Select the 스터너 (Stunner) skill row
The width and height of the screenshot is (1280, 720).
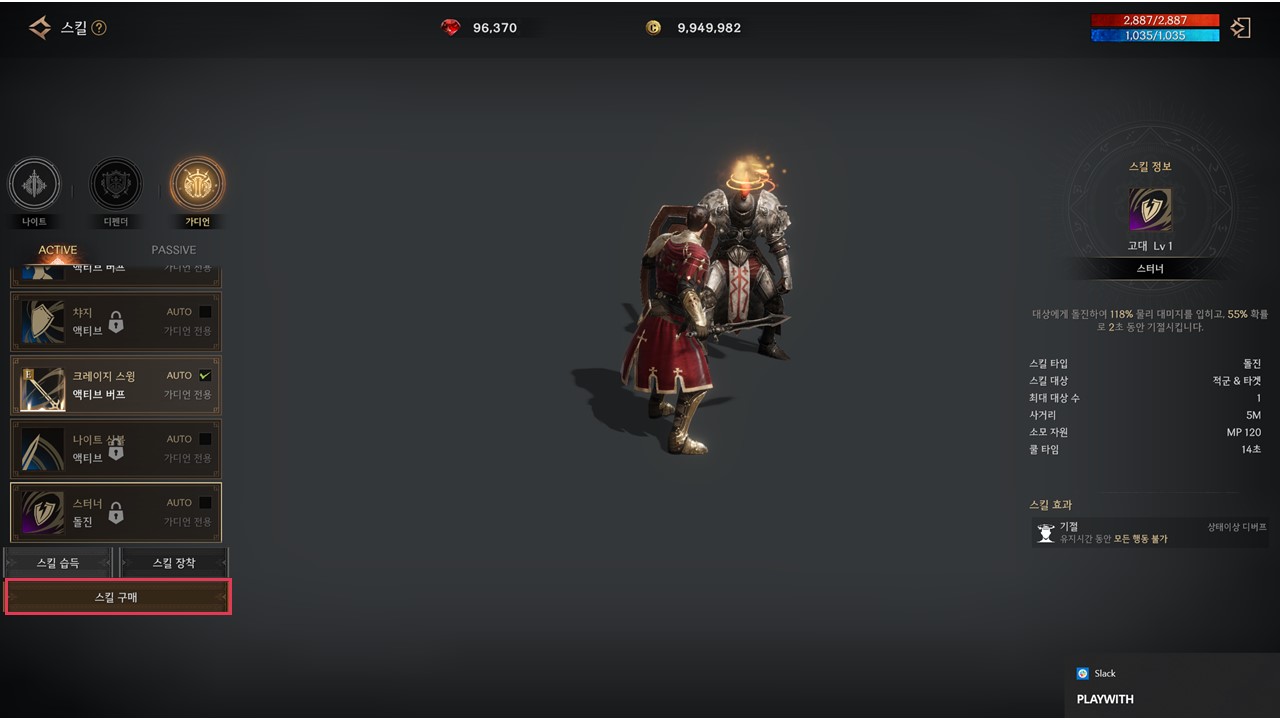116,512
